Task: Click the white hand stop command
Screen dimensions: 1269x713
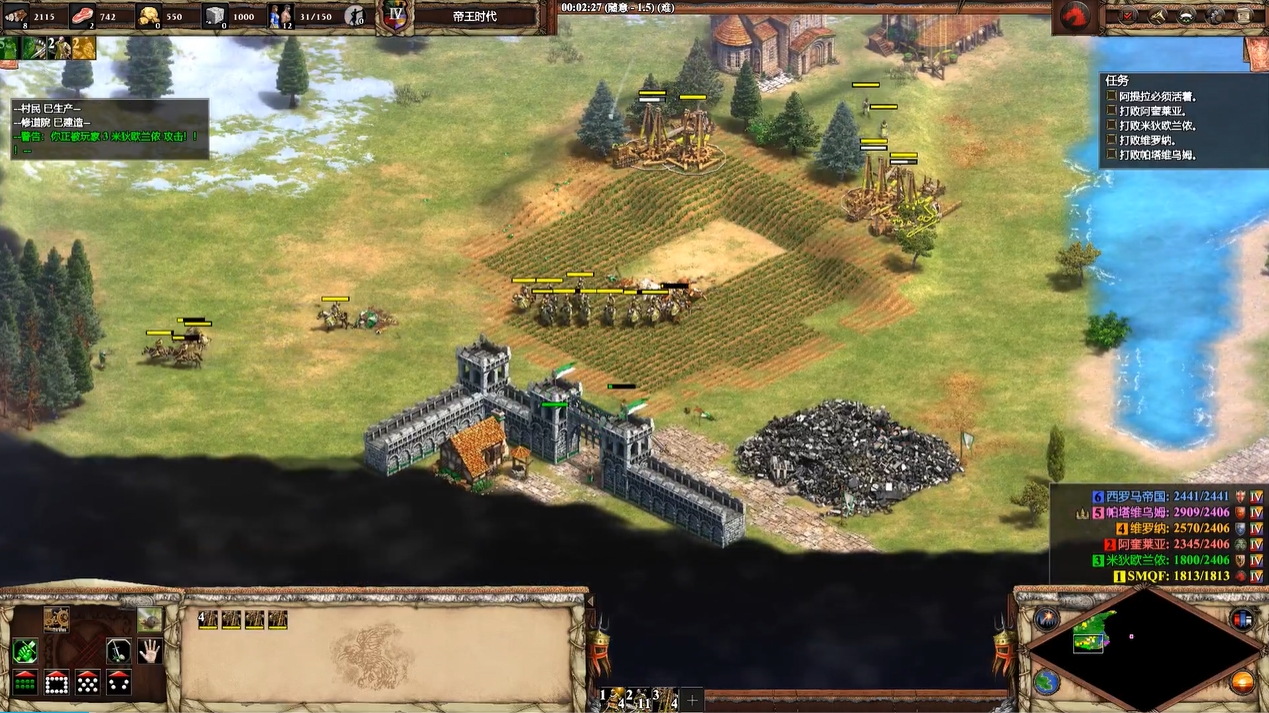Action: [x=150, y=651]
